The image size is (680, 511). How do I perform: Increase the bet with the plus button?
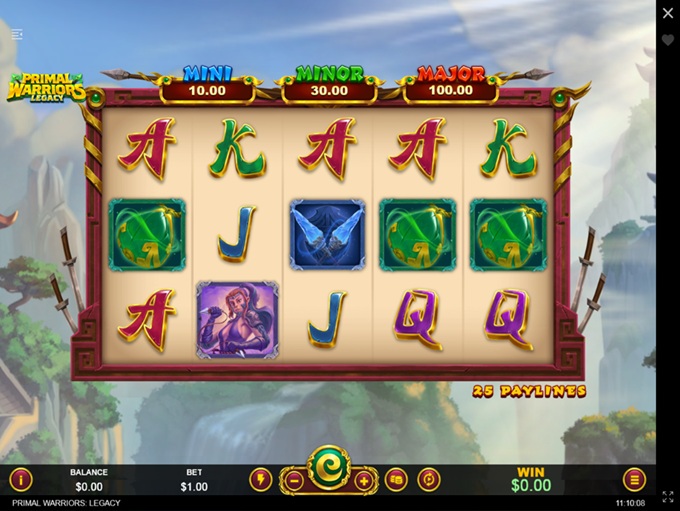pos(363,480)
